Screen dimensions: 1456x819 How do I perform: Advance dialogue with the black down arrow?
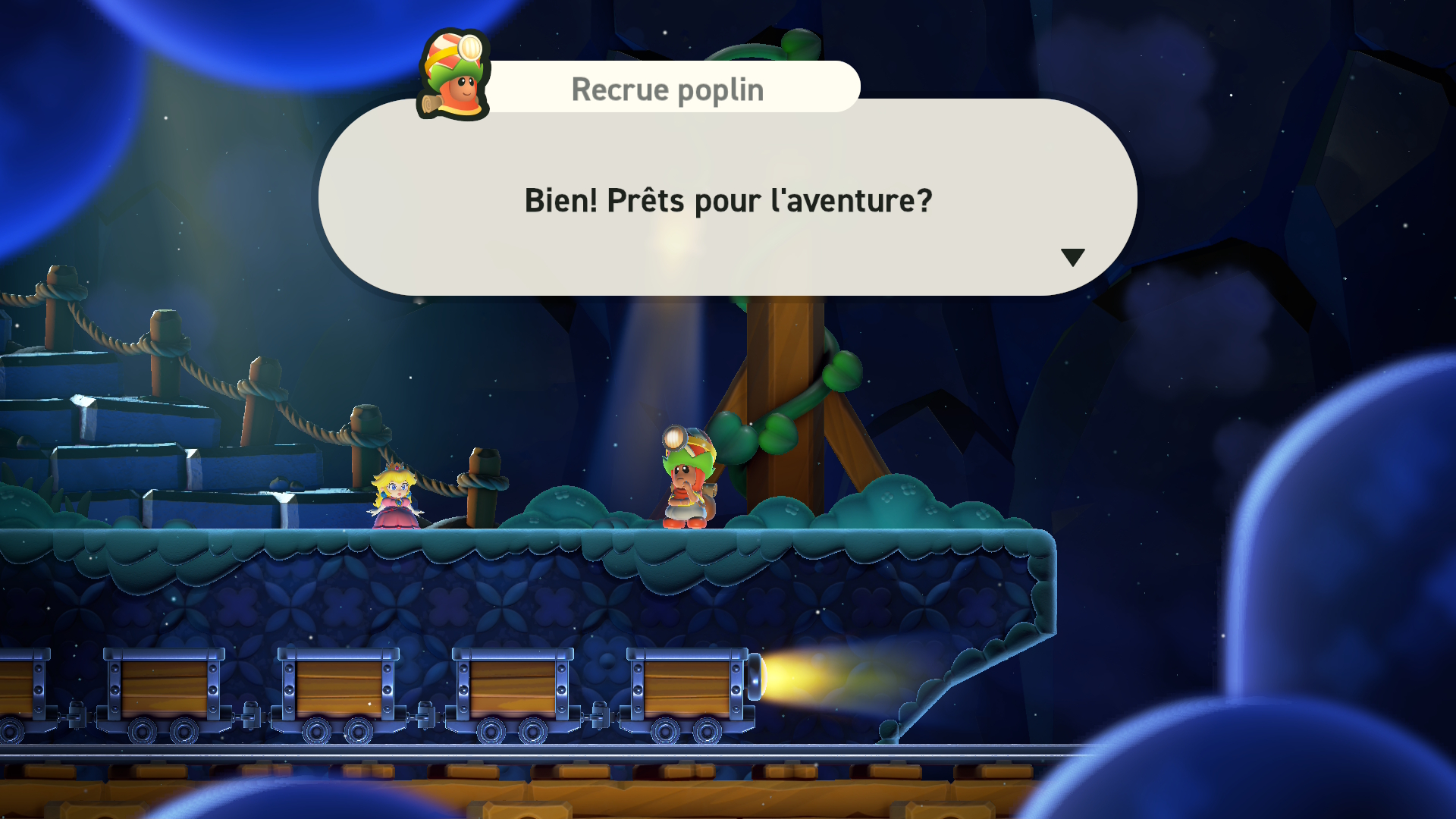1072,257
